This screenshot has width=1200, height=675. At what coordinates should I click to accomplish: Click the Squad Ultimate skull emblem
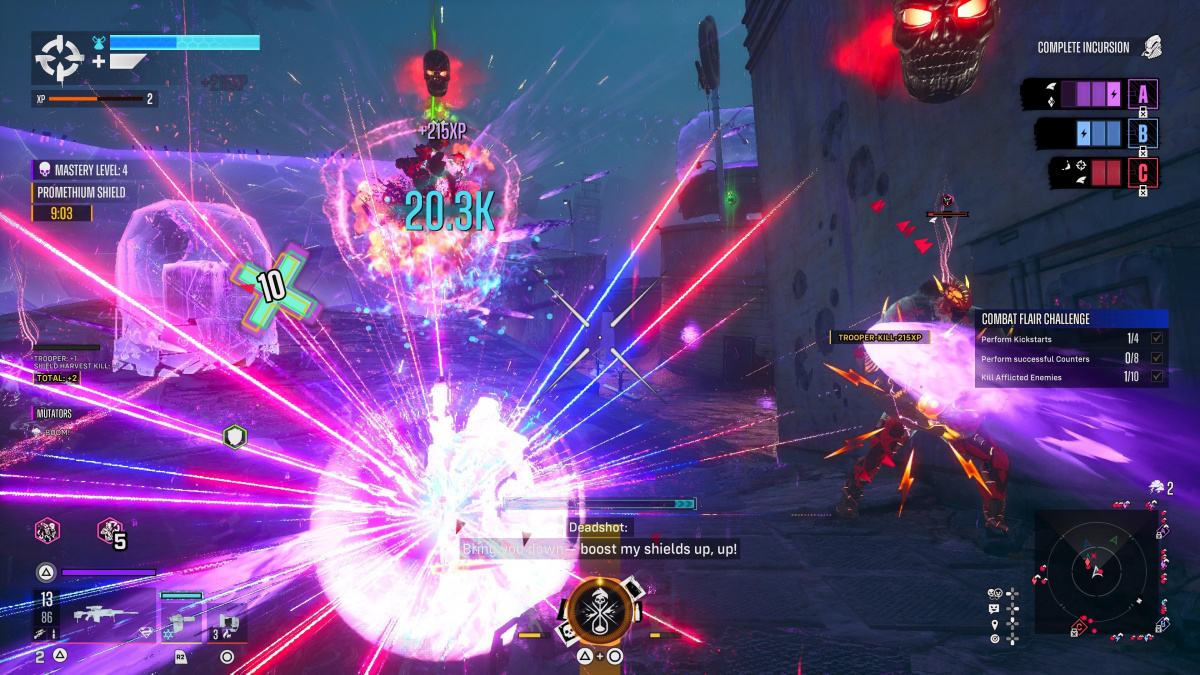[601, 613]
